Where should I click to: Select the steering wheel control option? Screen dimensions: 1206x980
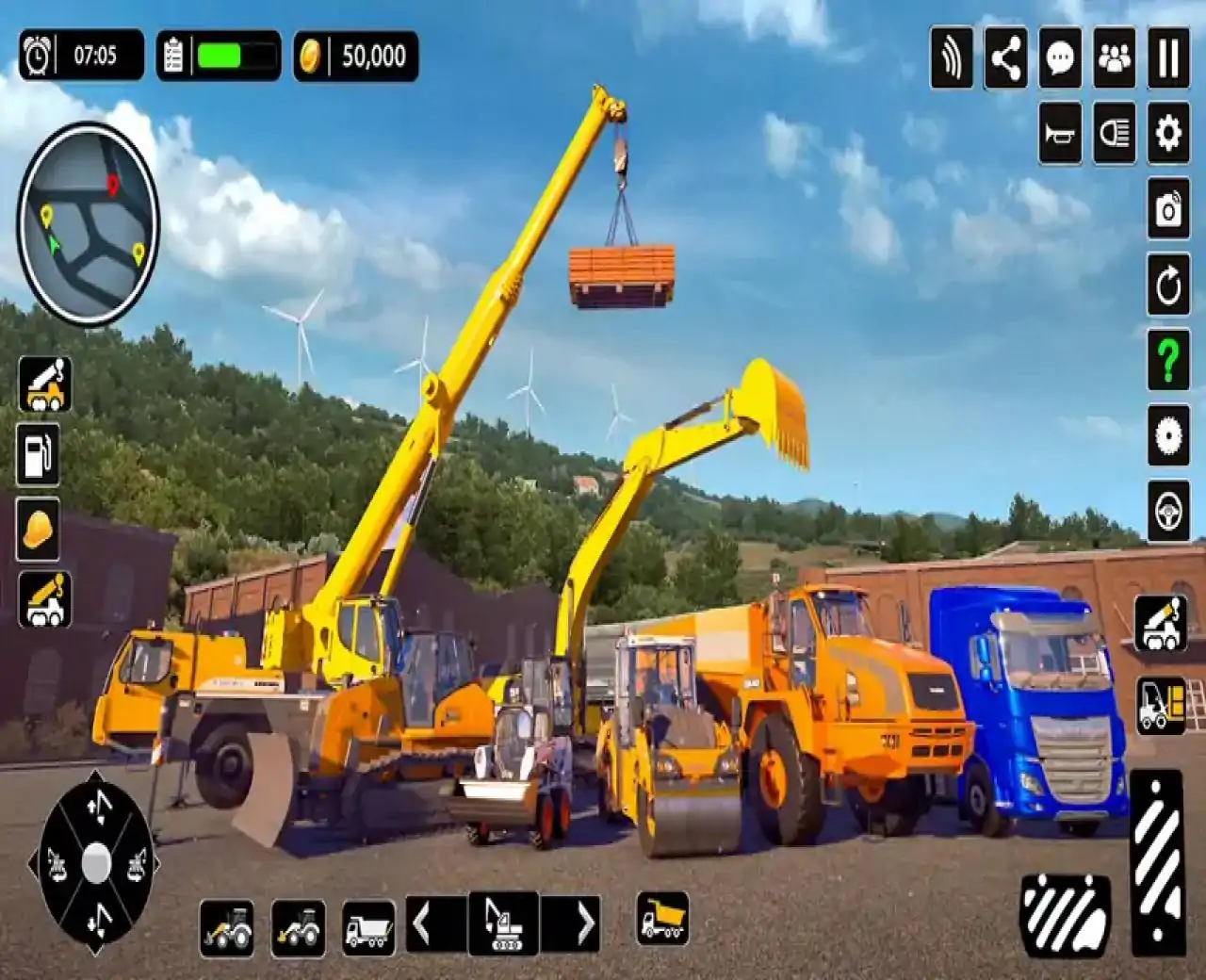tap(1168, 511)
